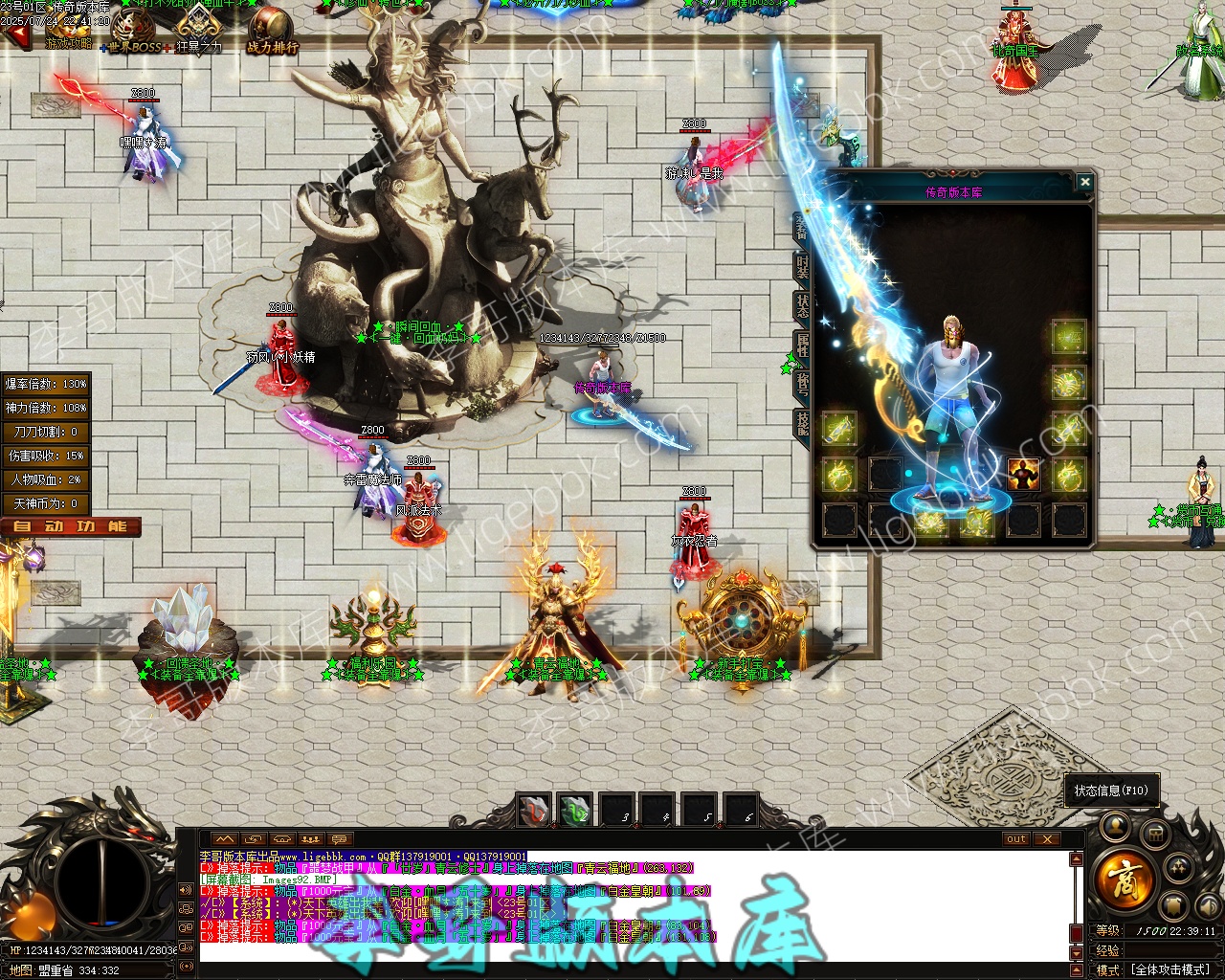Close the character equipment panel
This screenshot has width=1225, height=980.
[x=1084, y=182]
